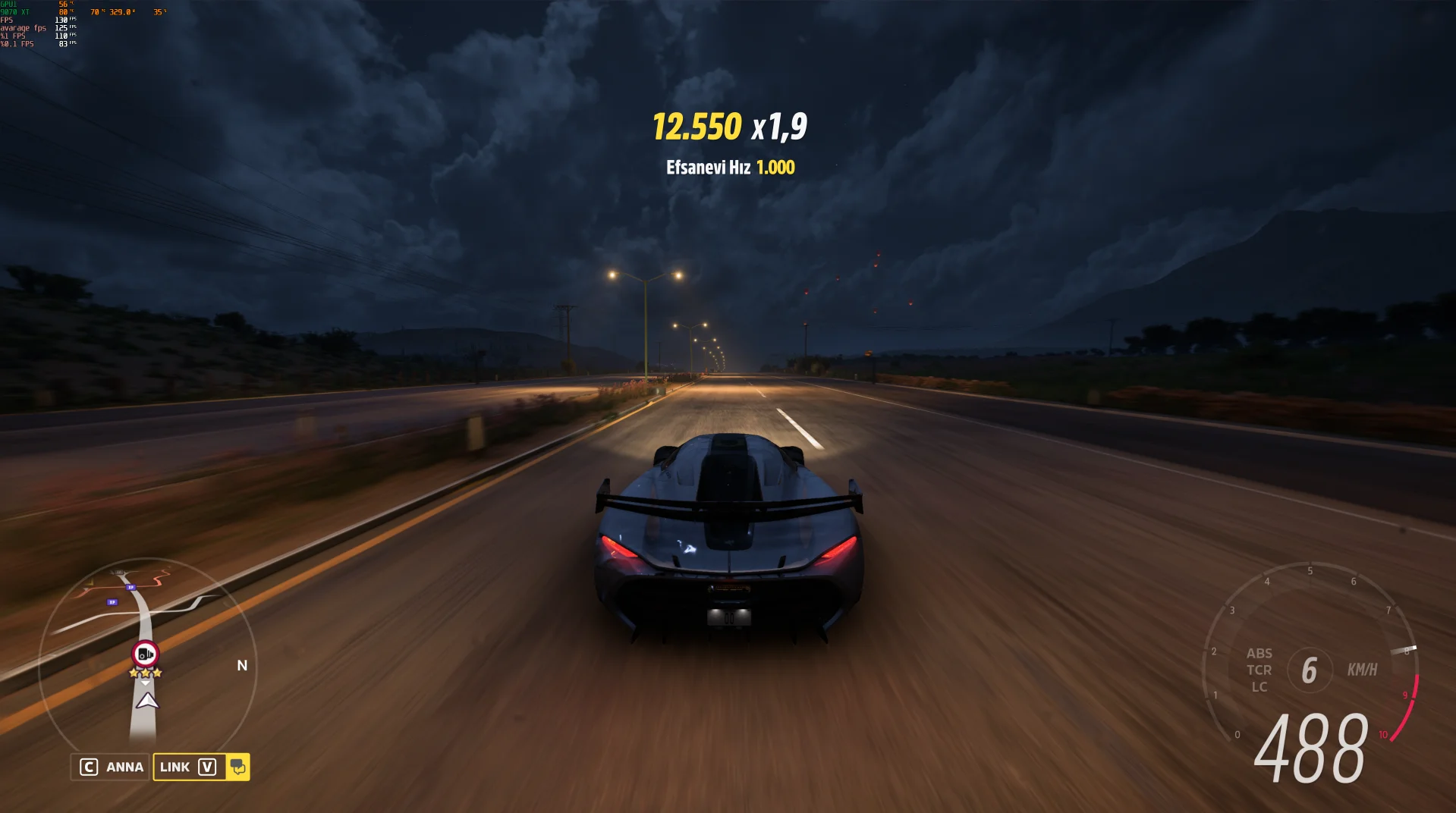Toggle the TCR traction control indicator
1456x813 pixels.
pyautogui.click(x=1259, y=670)
